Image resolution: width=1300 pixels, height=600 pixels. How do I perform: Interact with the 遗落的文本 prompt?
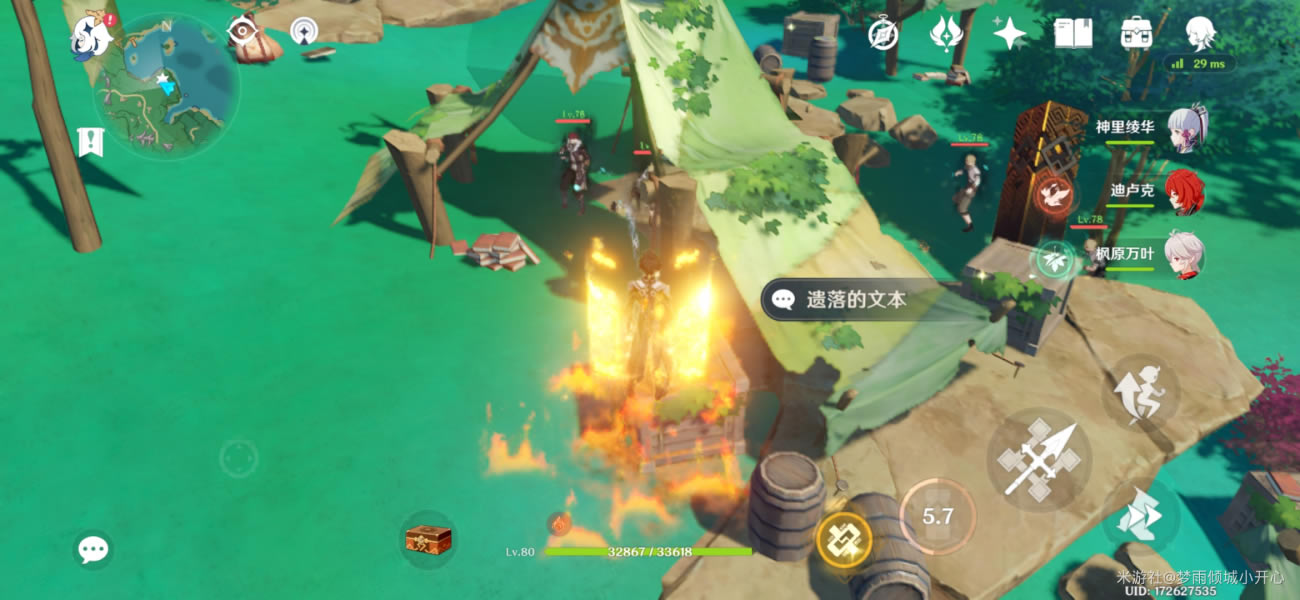pos(850,299)
